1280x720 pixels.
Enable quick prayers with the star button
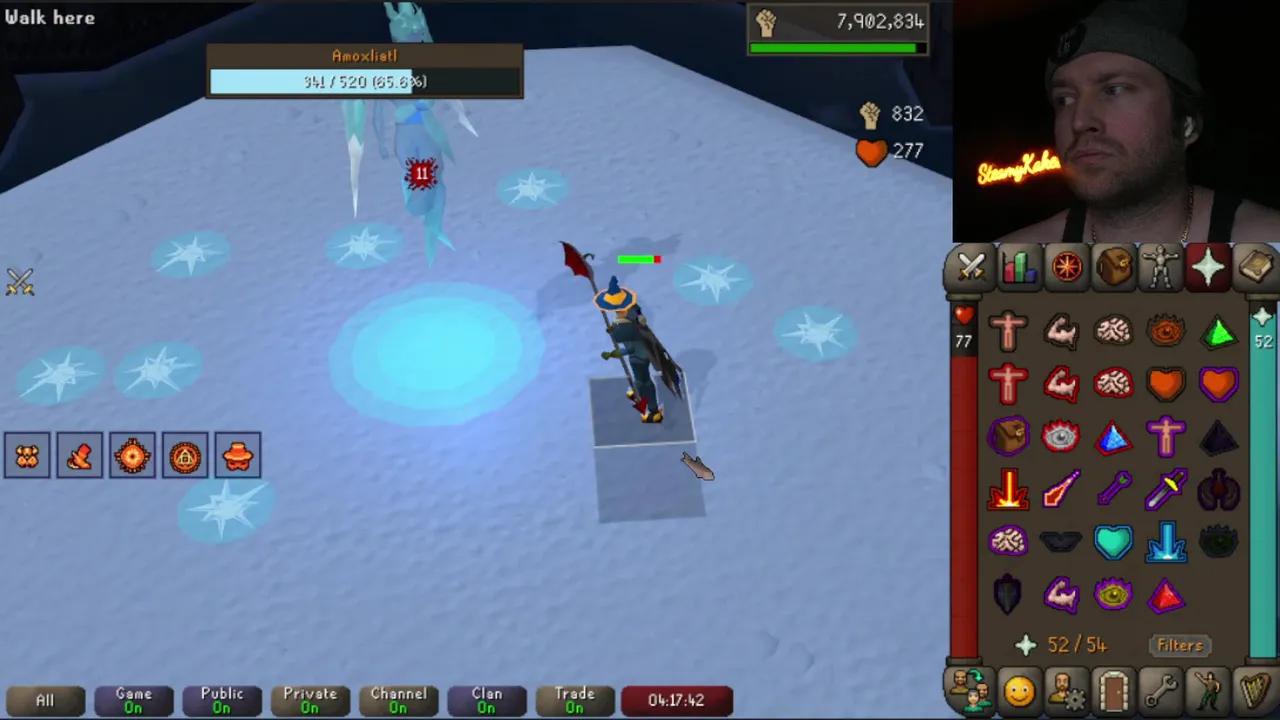(1026, 645)
